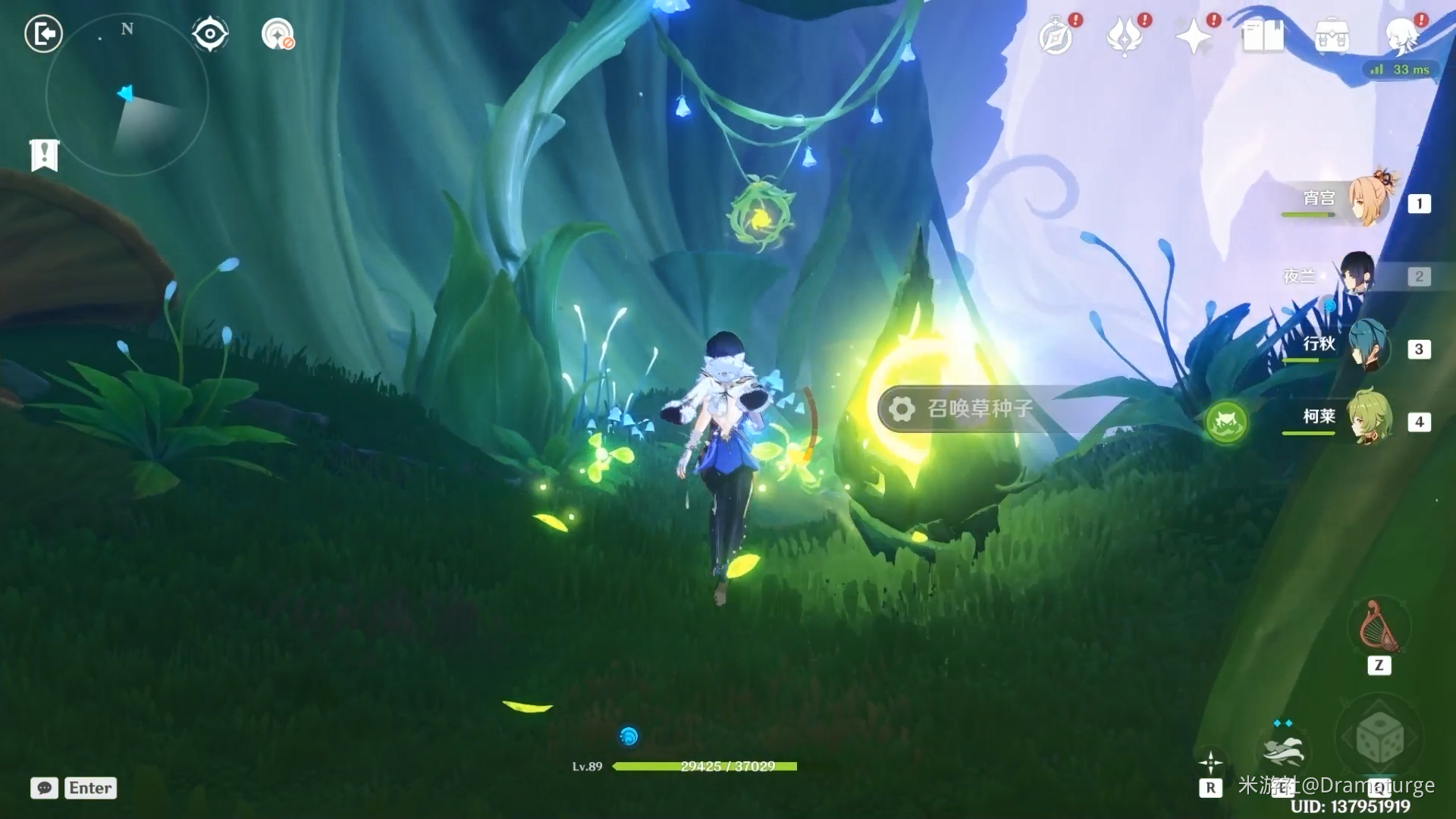Toggle the eye-shaped view icon
Screen dimensions: 1456x819
click(x=209, y=34)
